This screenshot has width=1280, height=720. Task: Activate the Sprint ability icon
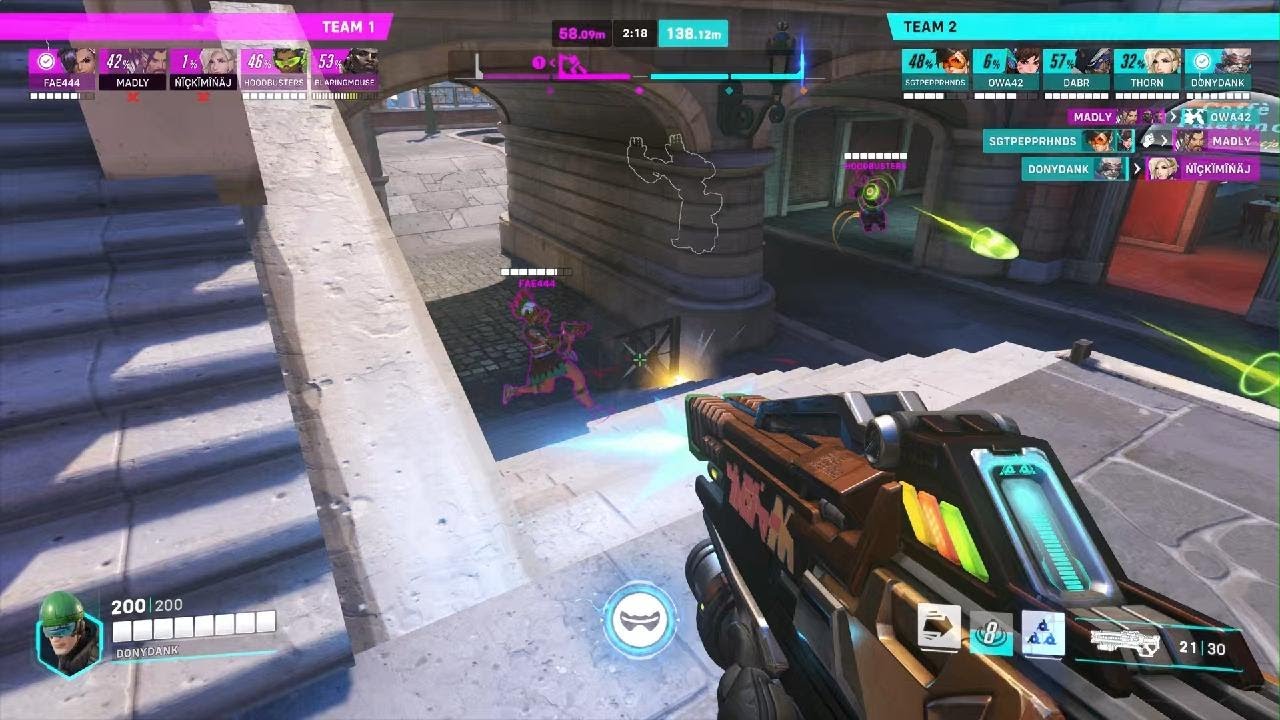click(x=939, y=628)
